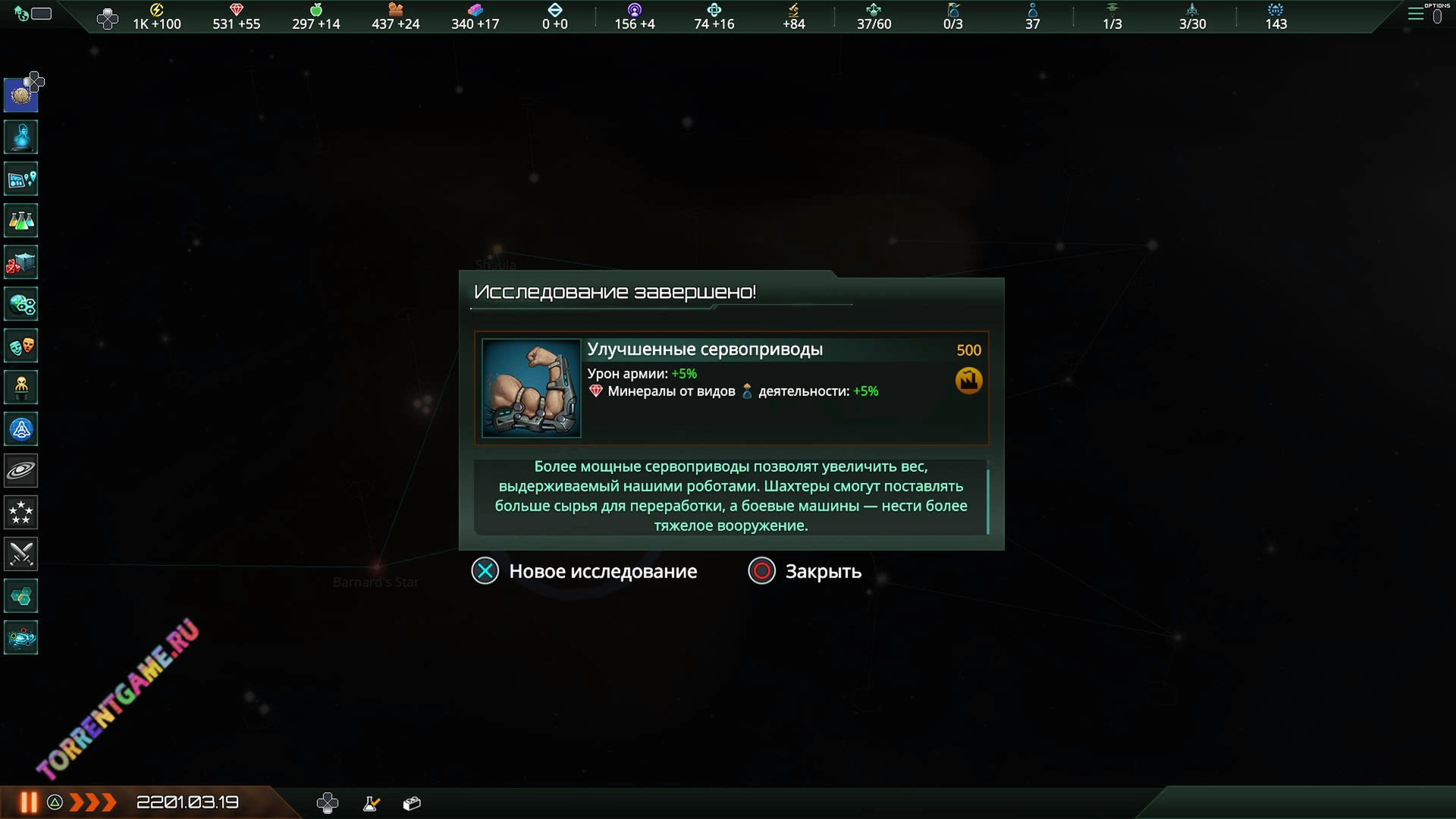1456x819 pixels.
Task: Open the planets and sectors icon
Action: point(21,305)
